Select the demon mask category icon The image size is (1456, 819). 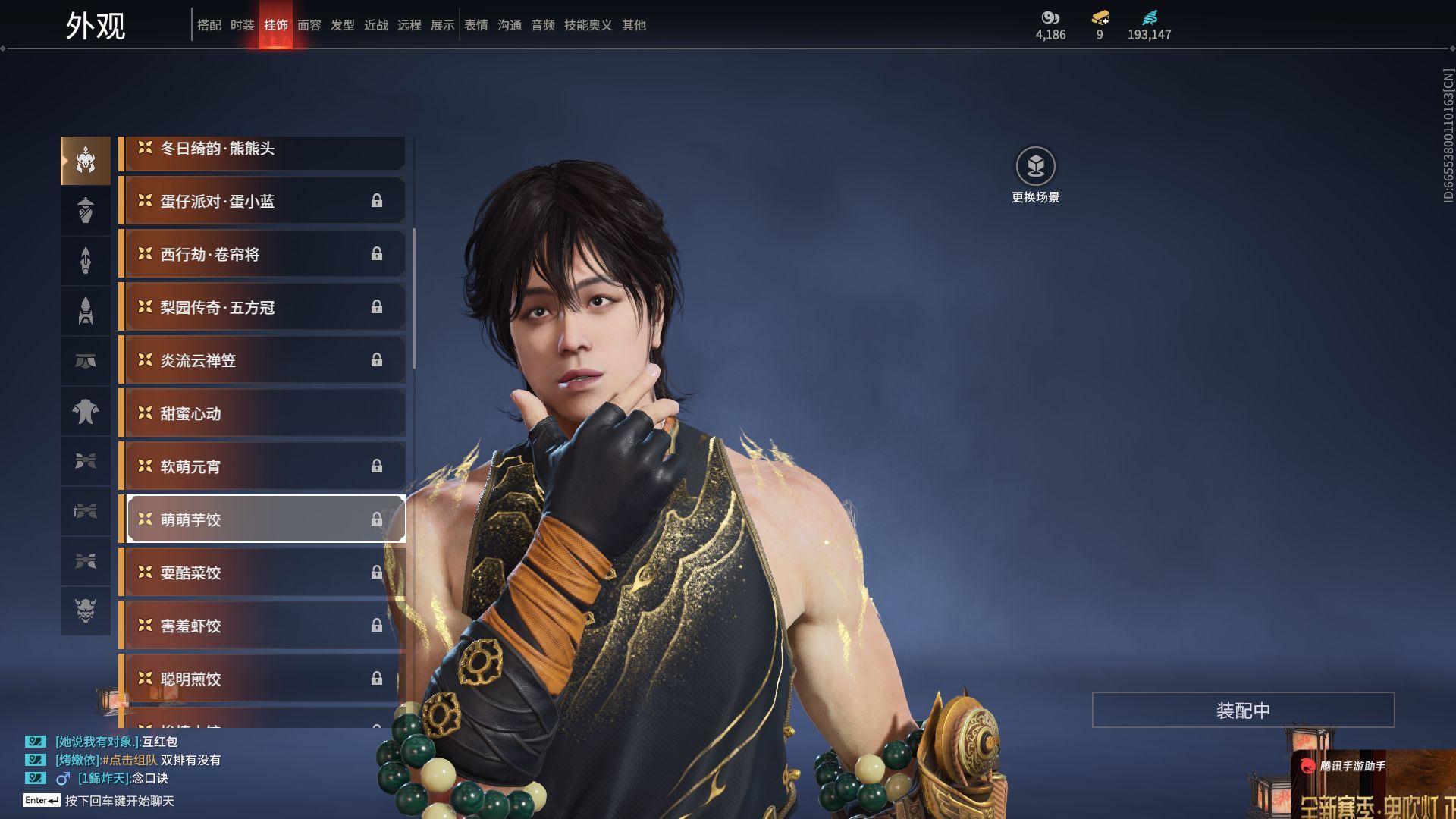86,610
